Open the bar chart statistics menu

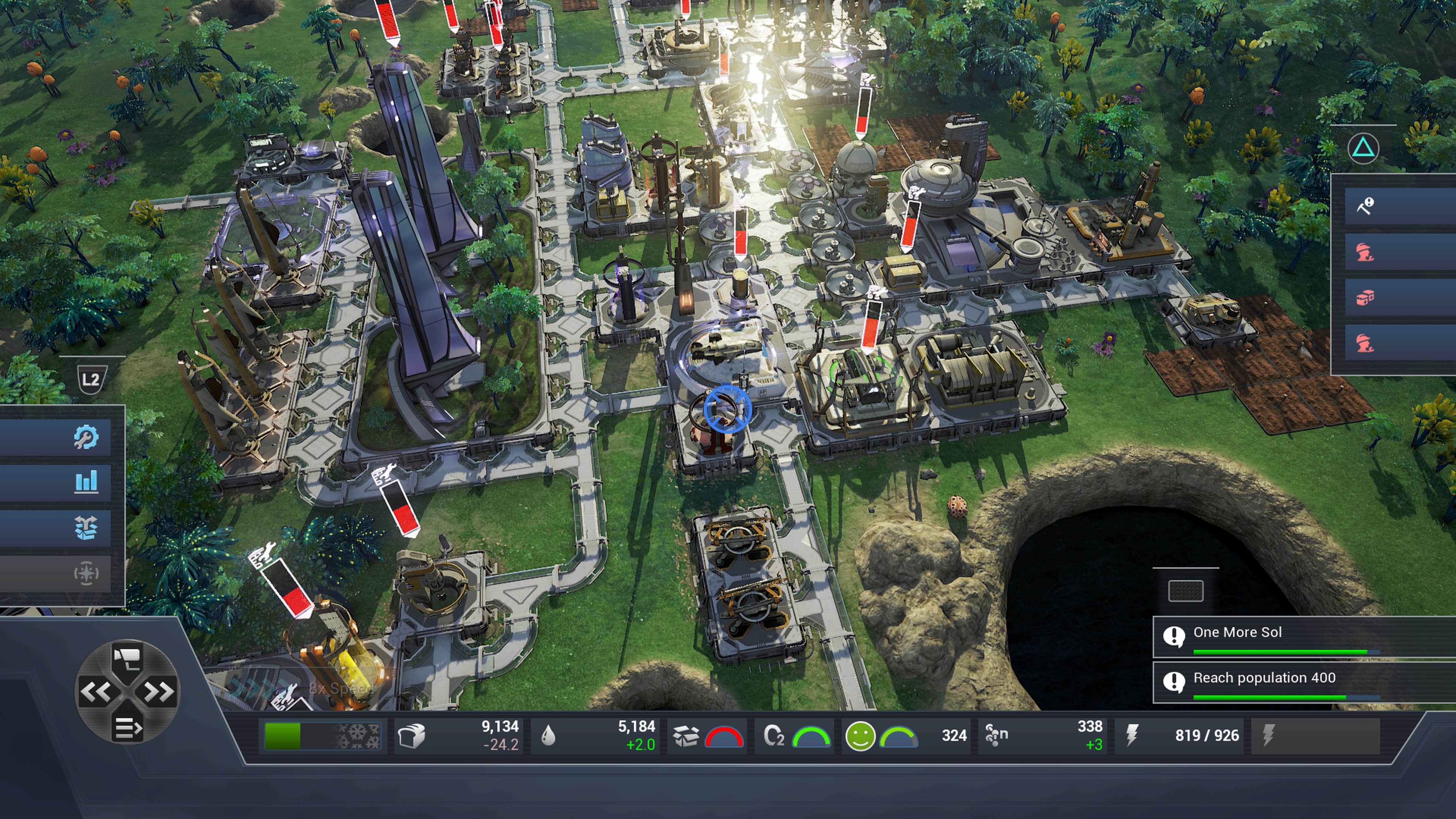[85, 482]
